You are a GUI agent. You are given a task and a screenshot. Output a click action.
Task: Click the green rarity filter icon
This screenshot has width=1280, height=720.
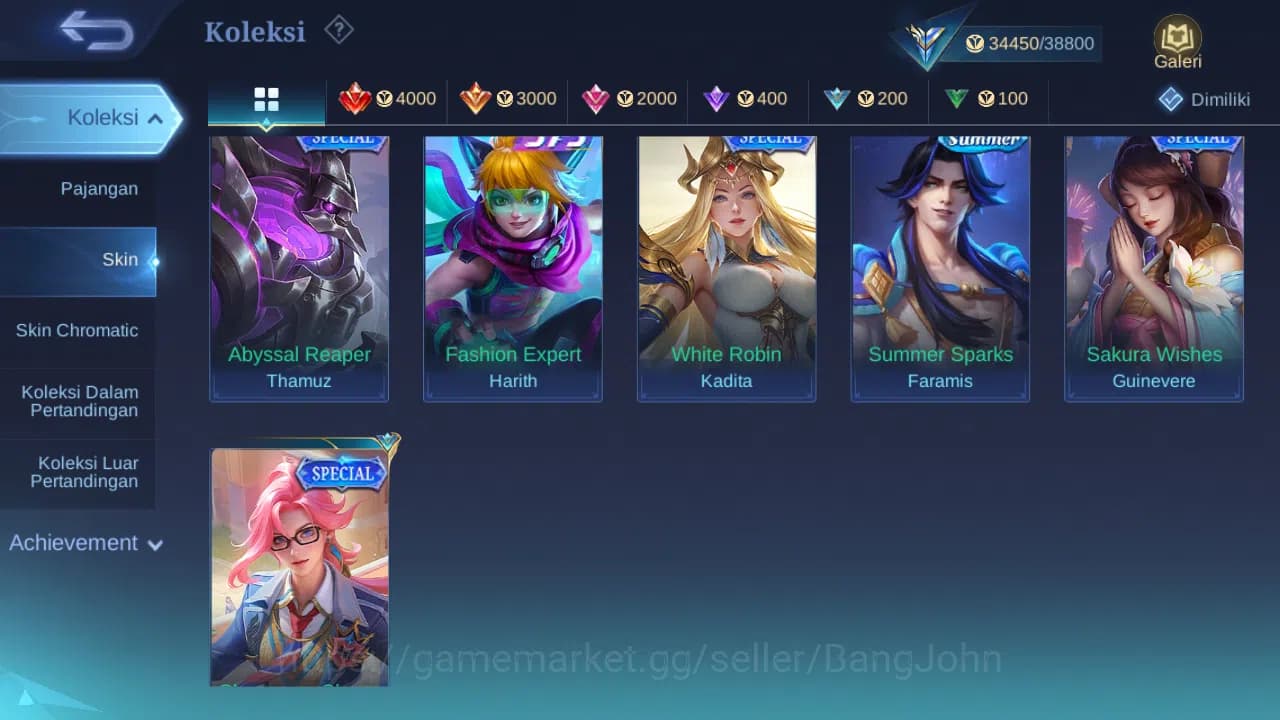tap(958, 99)
